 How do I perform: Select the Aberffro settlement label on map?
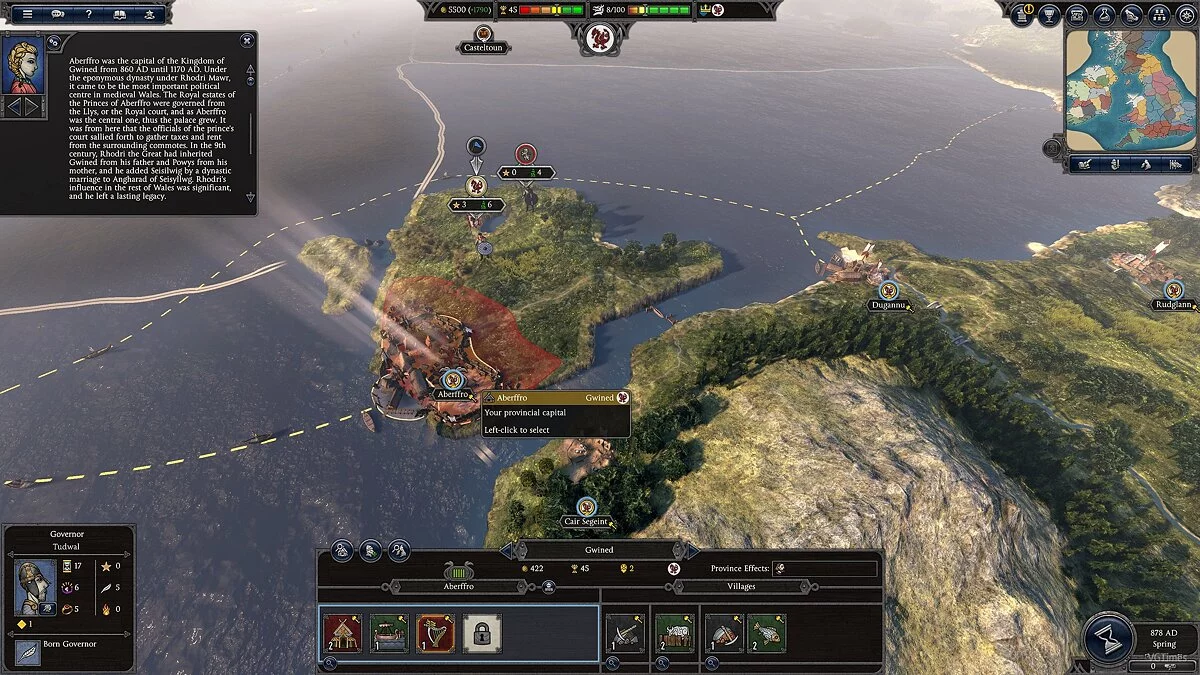pos(453,394)
